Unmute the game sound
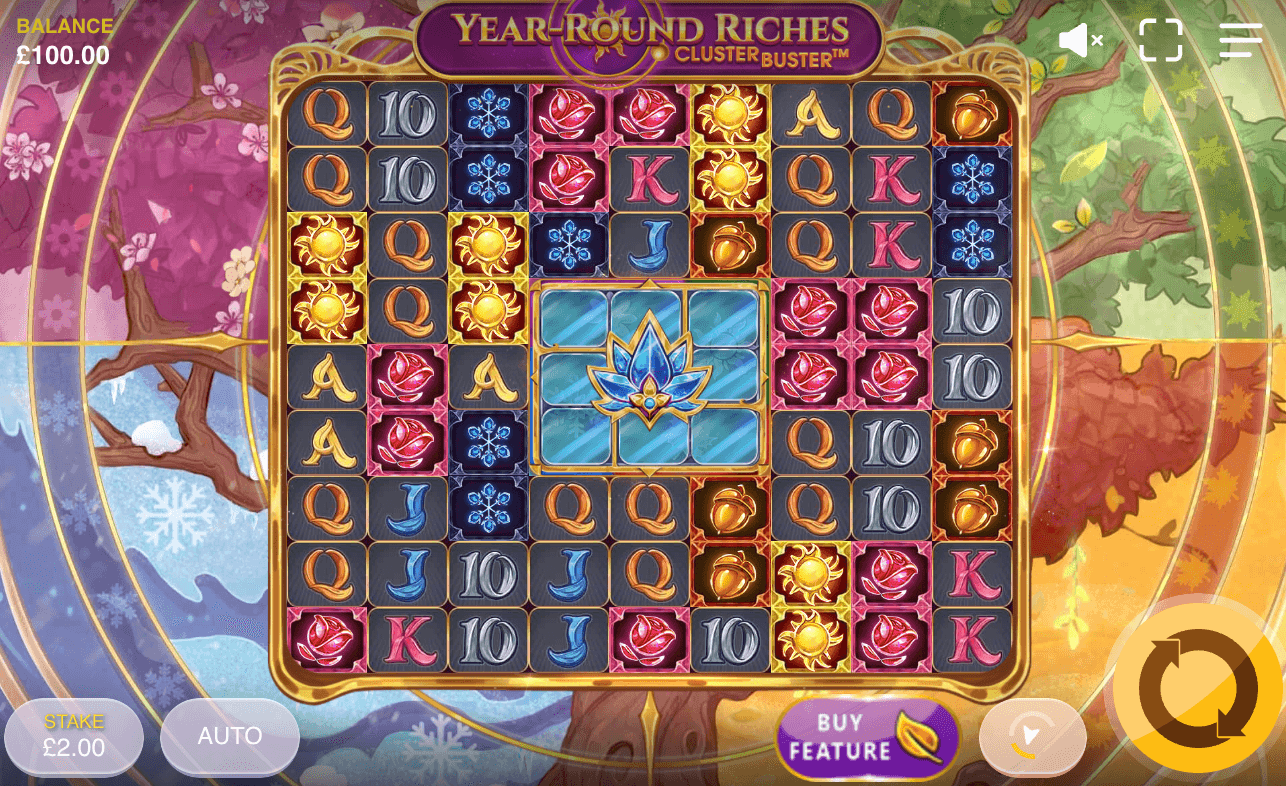The height and width of the screenshot is (786, 1286). tap(1079, 40)
